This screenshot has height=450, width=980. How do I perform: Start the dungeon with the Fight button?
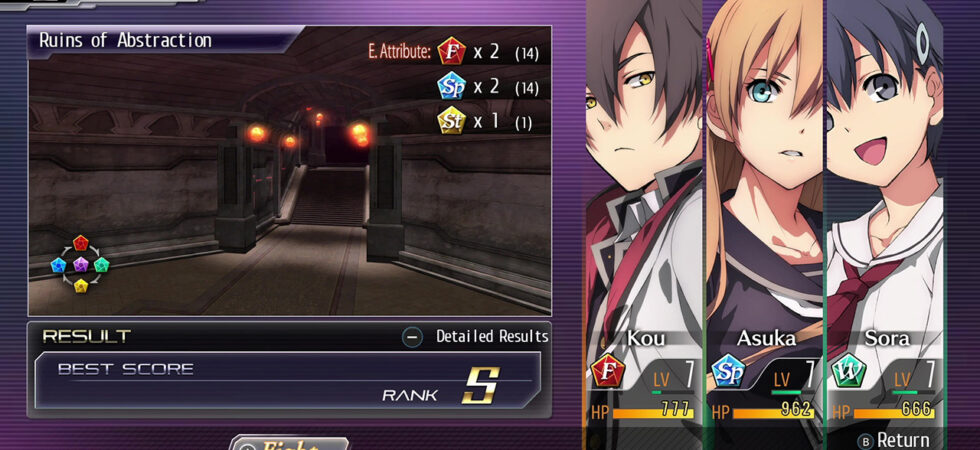coord(290,443)
